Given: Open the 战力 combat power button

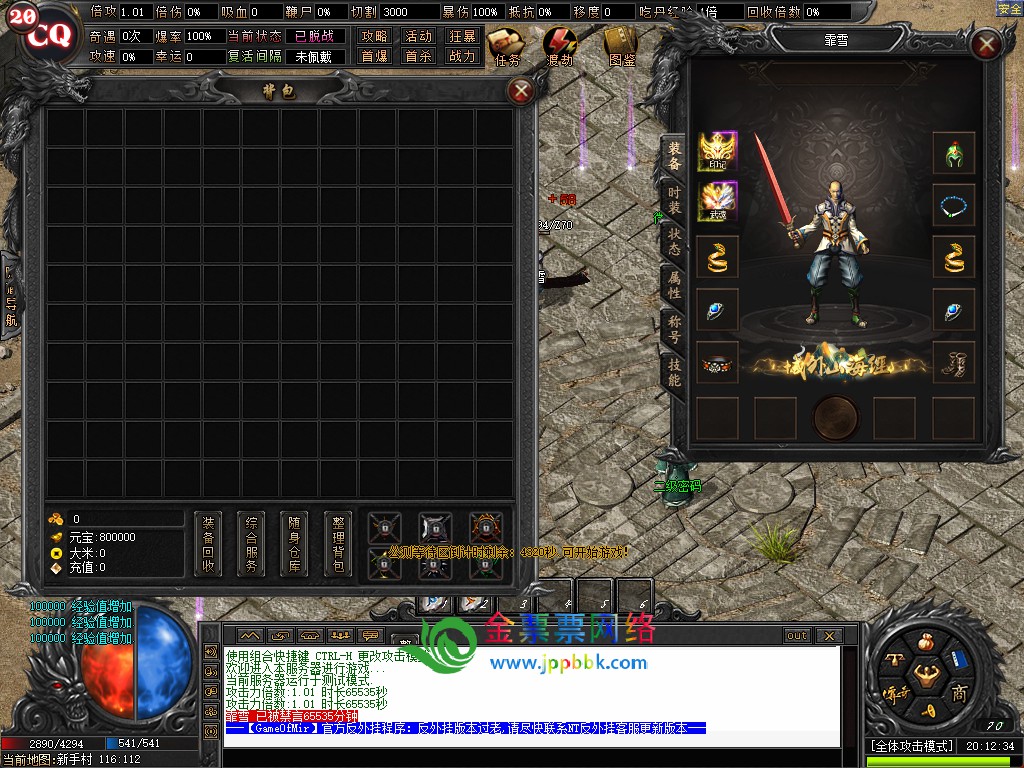Looking at the screenshot, I should pos(462,57).
